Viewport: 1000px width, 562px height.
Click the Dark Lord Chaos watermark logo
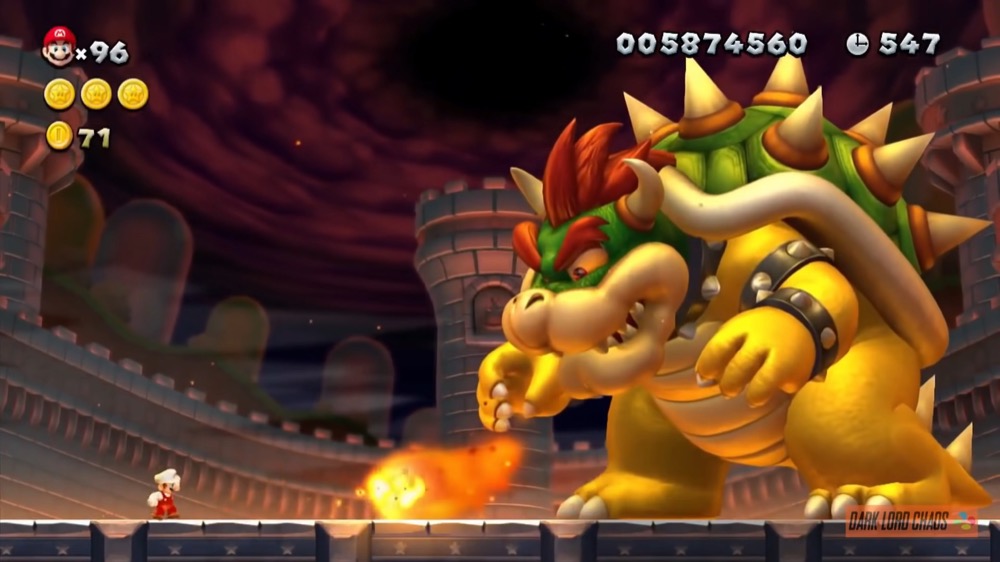909,521
